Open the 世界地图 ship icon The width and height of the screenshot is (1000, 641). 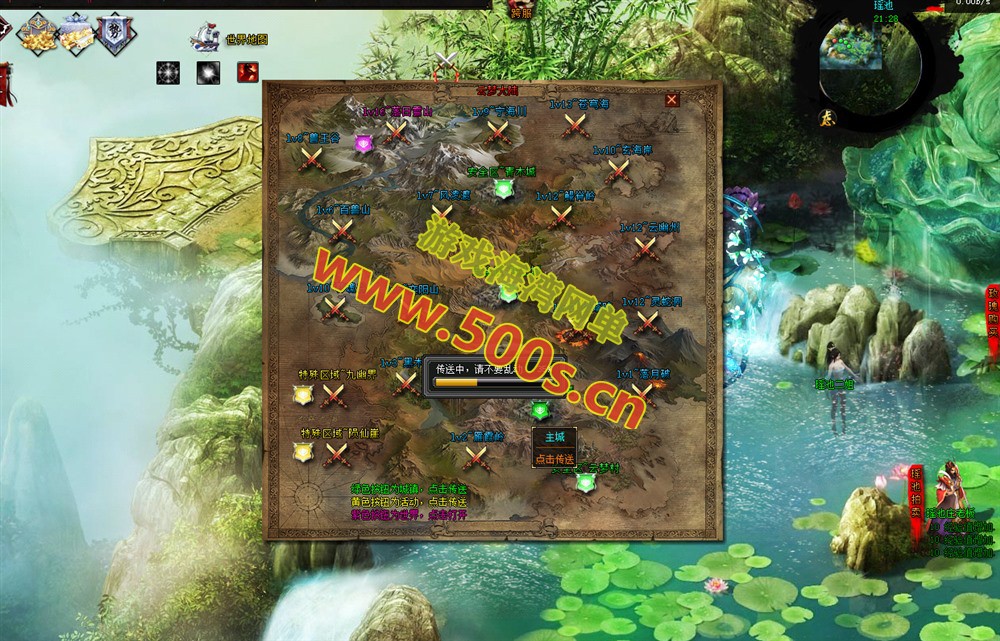[206, 37]
